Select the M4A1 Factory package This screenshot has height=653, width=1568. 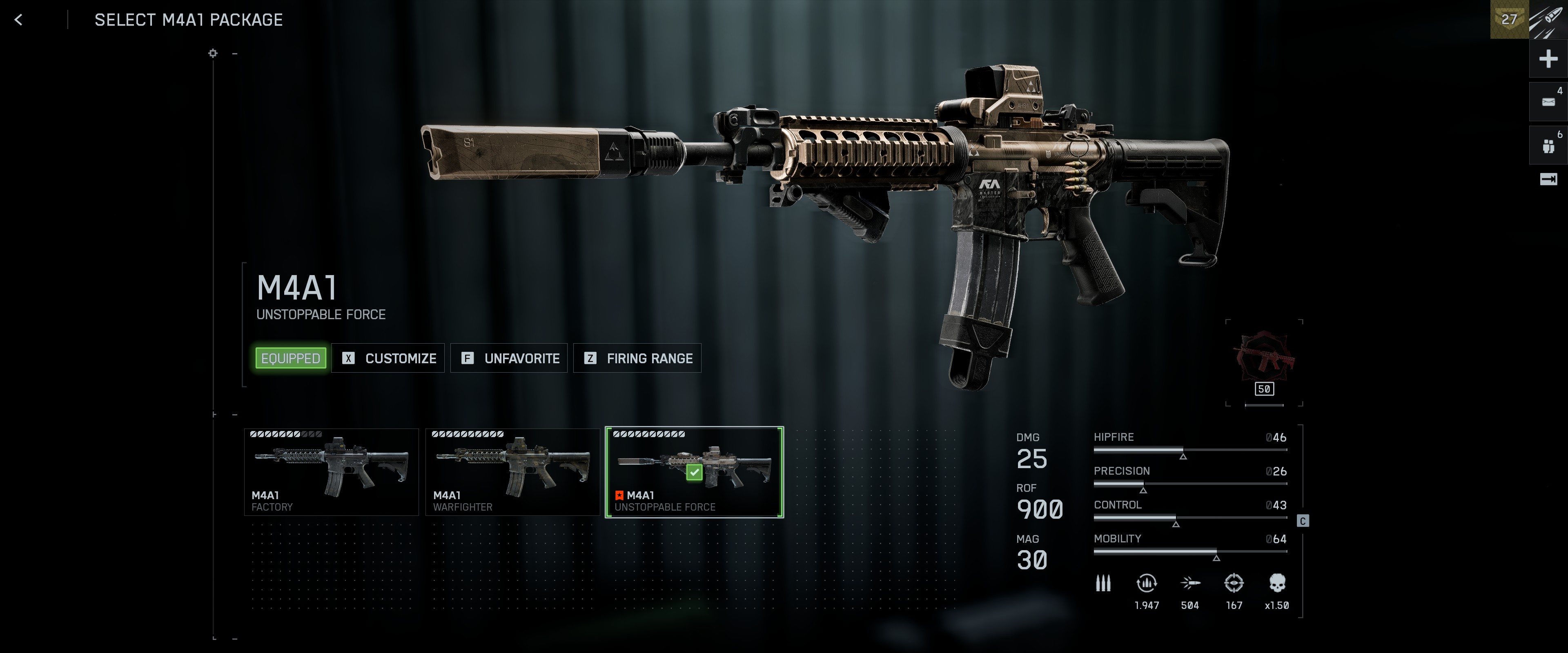331,472
